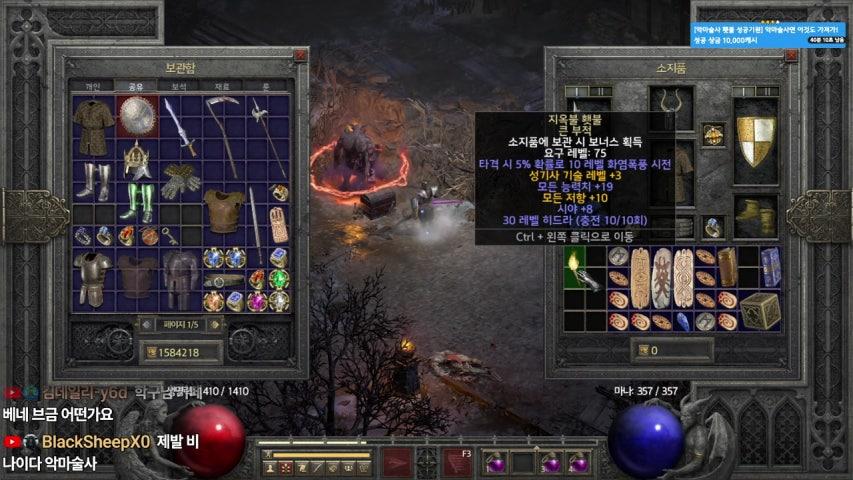Close the inventory panel
Image resolution: width=853 pixels, height=480 pixels.
[x=790, y=56]
